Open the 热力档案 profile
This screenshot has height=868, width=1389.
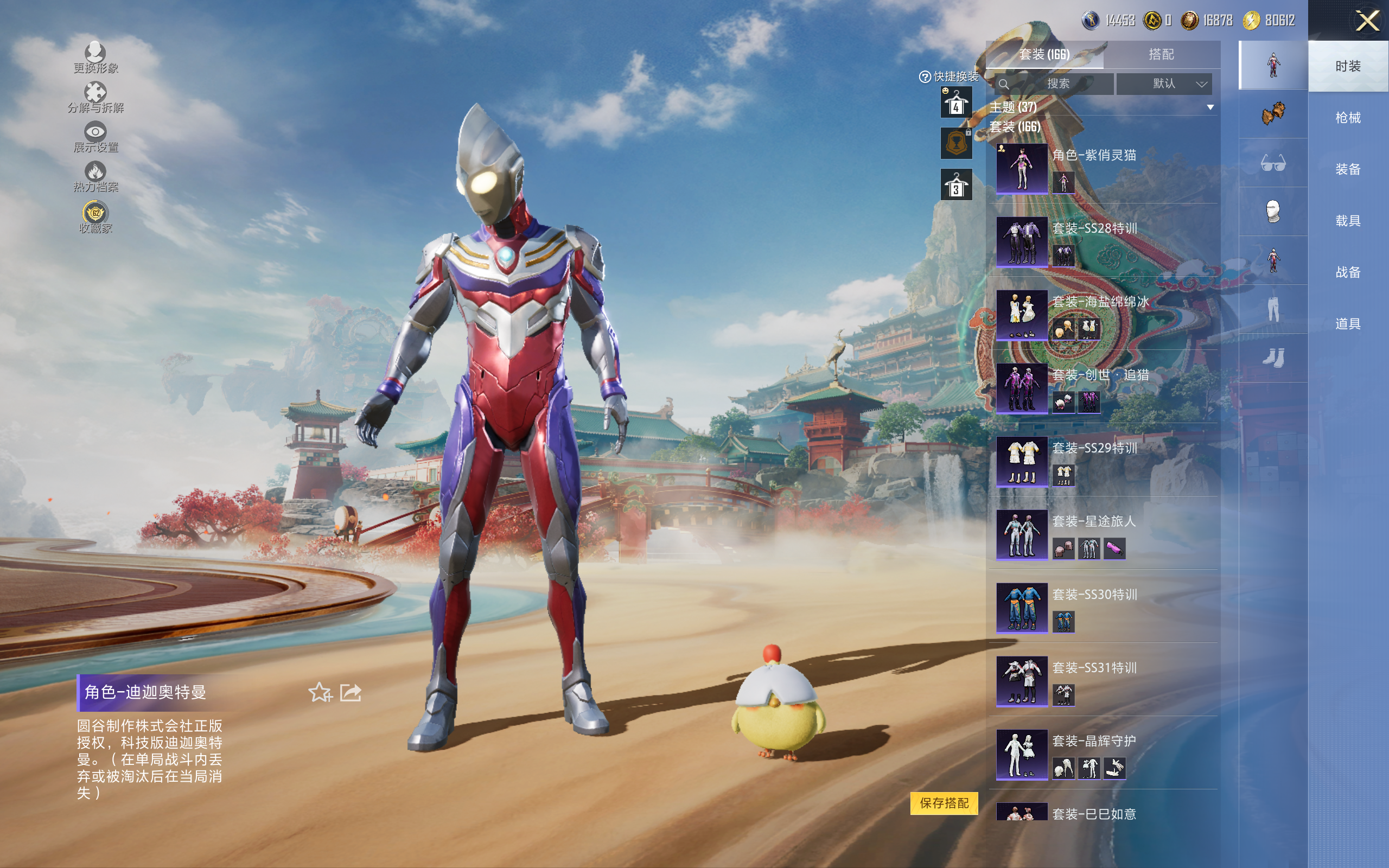pyautogui.click(x=95, y=176)
